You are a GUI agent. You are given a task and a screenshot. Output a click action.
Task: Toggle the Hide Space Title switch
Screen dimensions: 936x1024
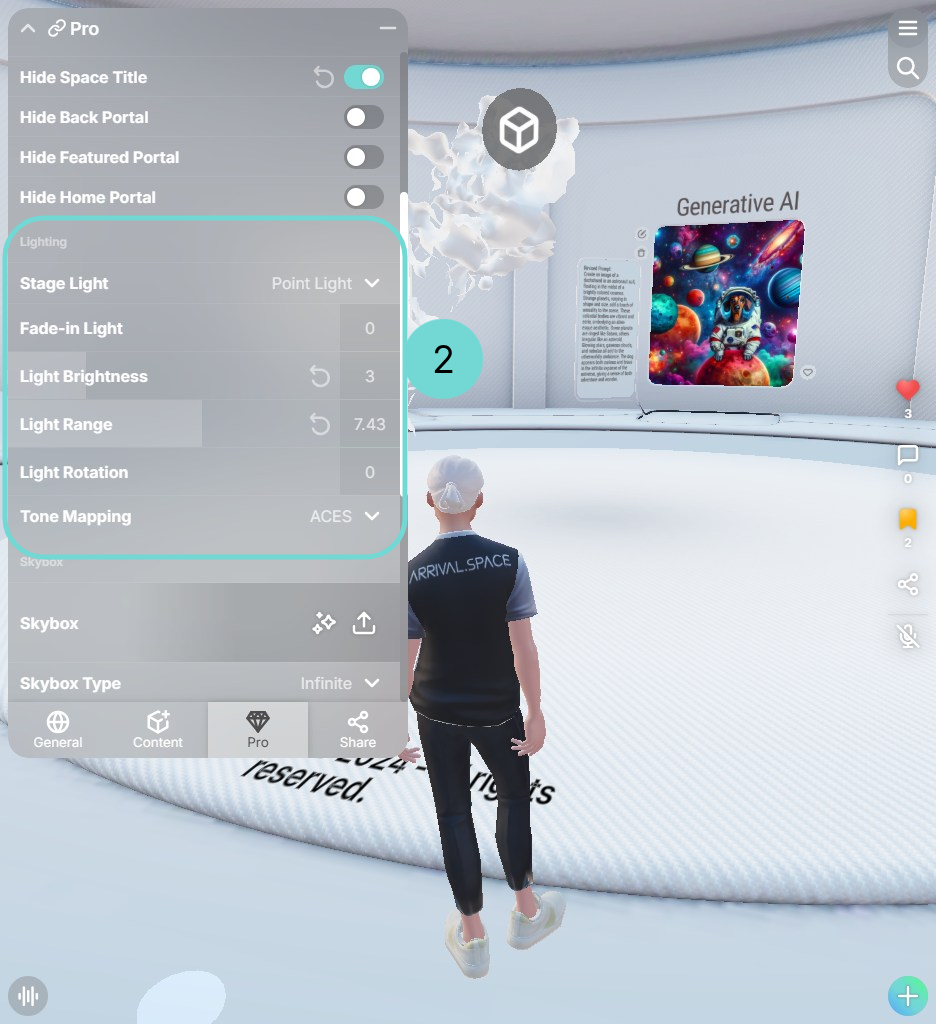click(x=363, y=77)
